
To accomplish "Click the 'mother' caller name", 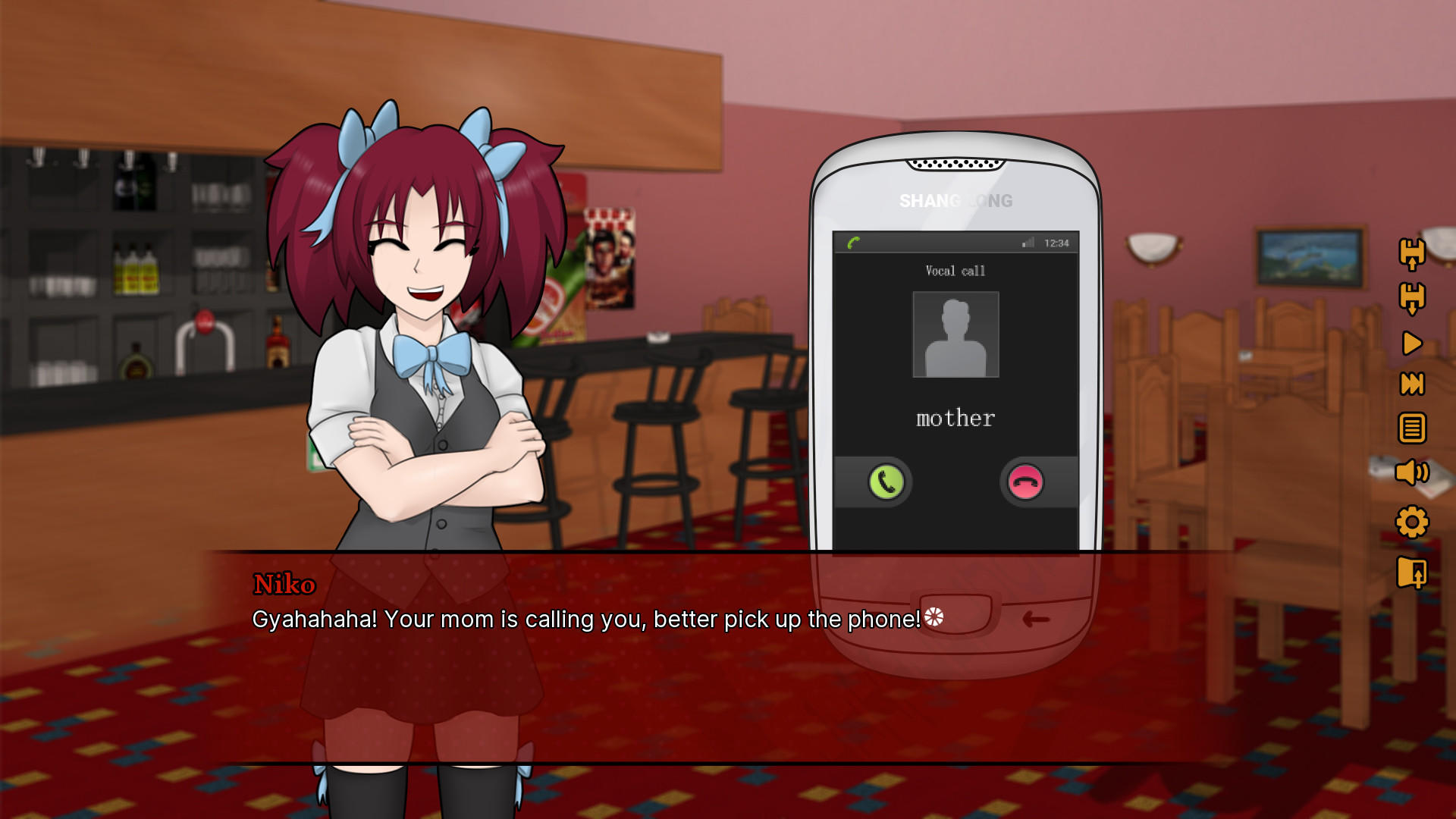I will tap(955, 417).
